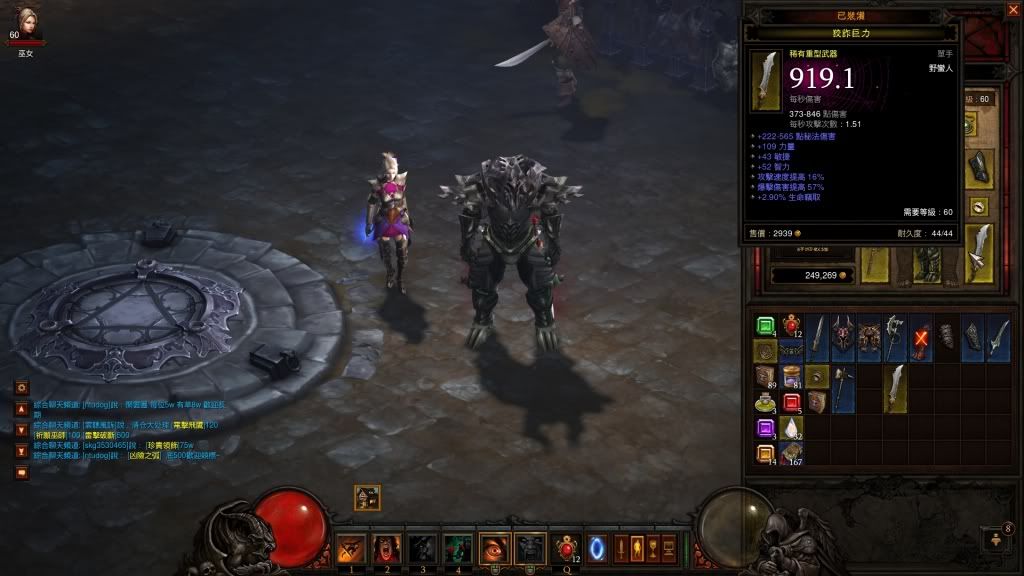
Task: Open chat options gear button
Action: coord(22,387)
